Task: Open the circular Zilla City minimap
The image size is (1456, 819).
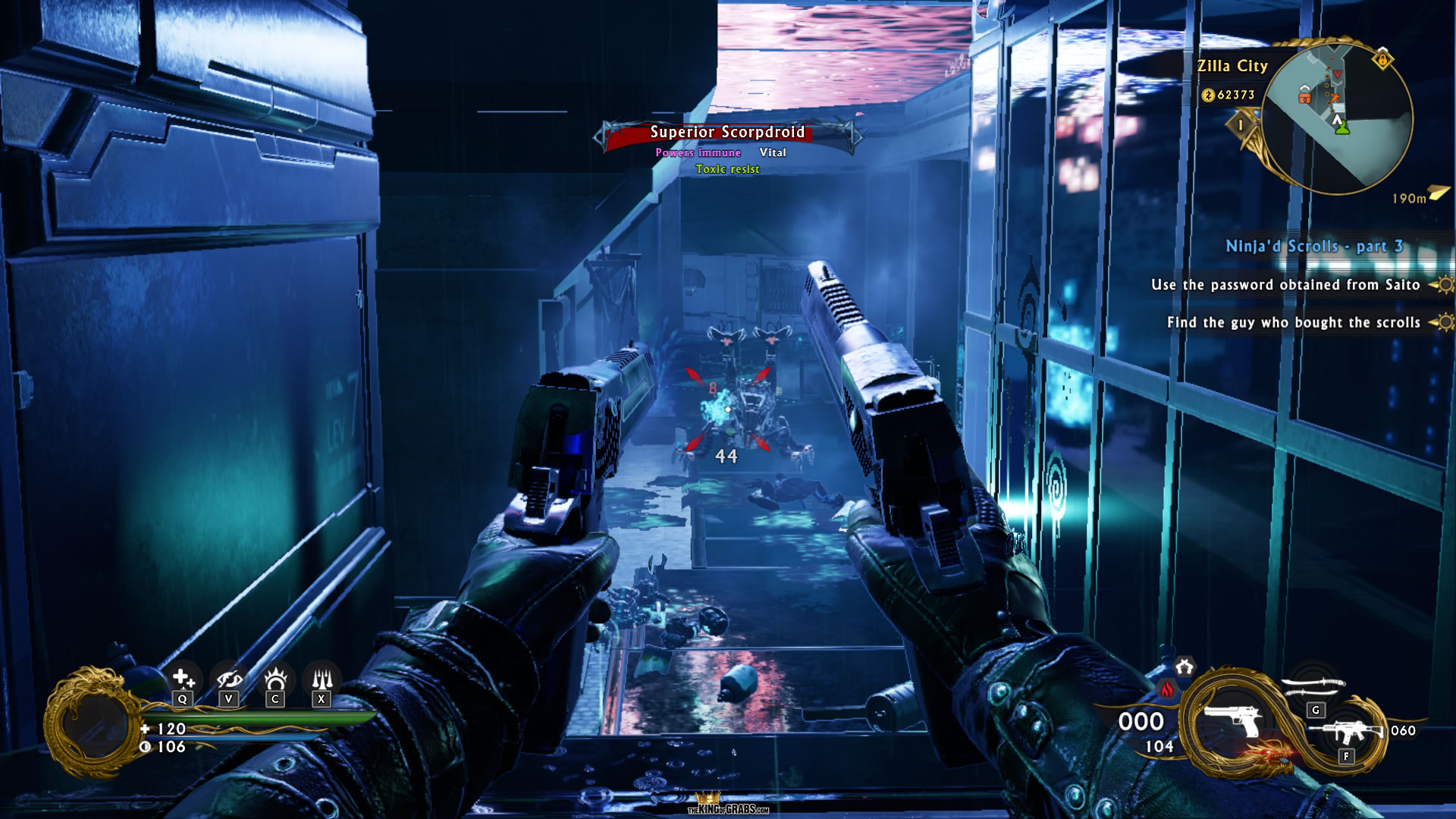Action: point(1338,118)
